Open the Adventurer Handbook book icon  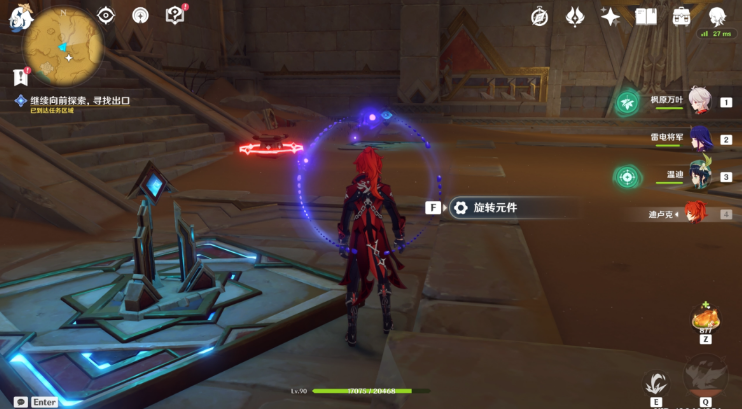coord(645,16)
